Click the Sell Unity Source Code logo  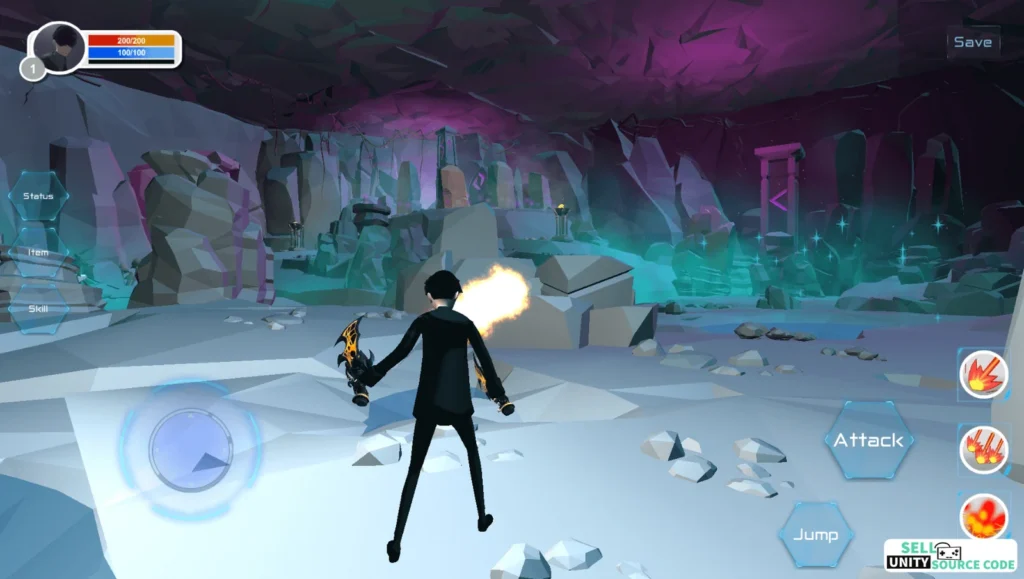950,557
